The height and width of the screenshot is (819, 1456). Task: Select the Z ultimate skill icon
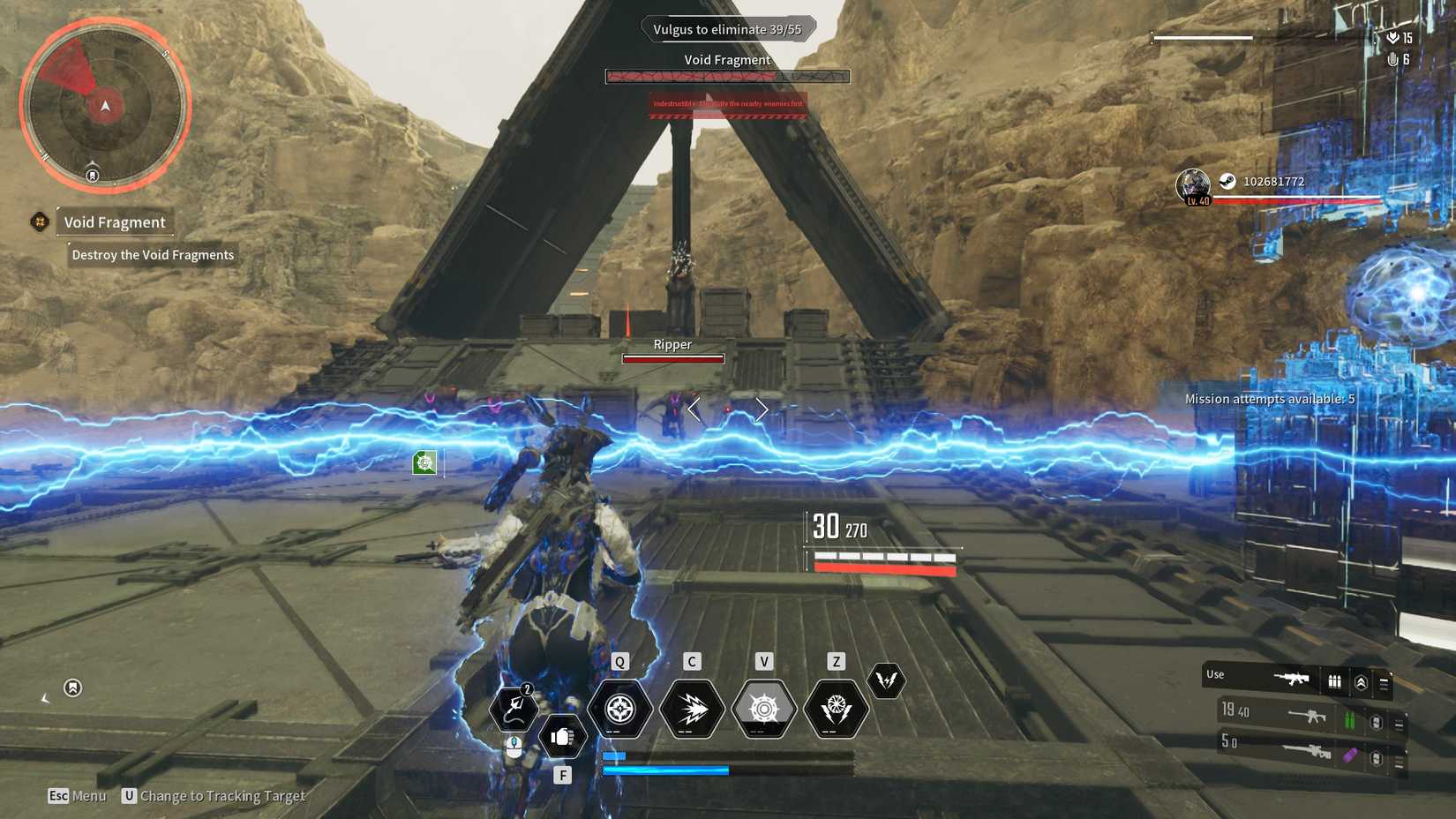[834, 709]
